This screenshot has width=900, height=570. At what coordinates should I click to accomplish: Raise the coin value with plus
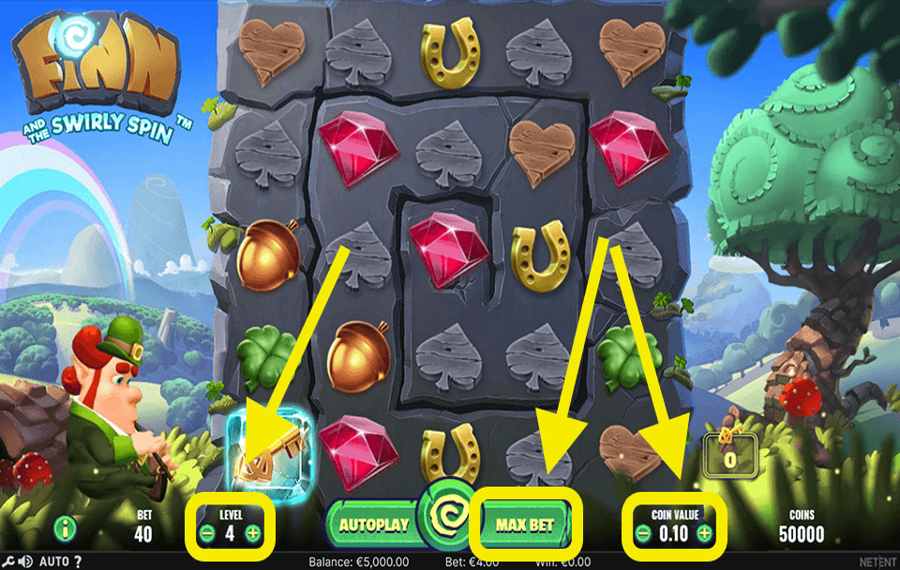(x=705, y=534)
